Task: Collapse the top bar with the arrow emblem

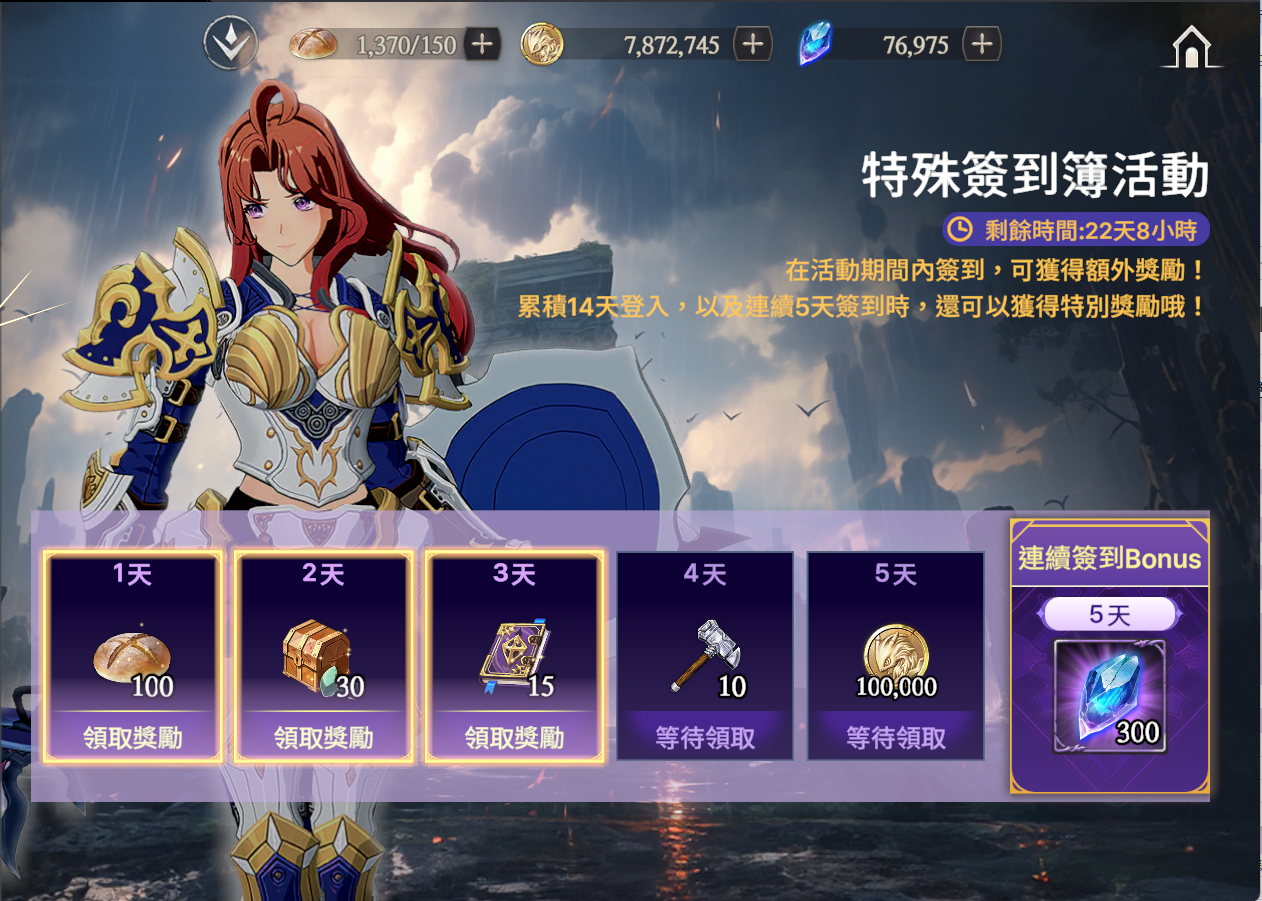Action: [x=230, y=43]
